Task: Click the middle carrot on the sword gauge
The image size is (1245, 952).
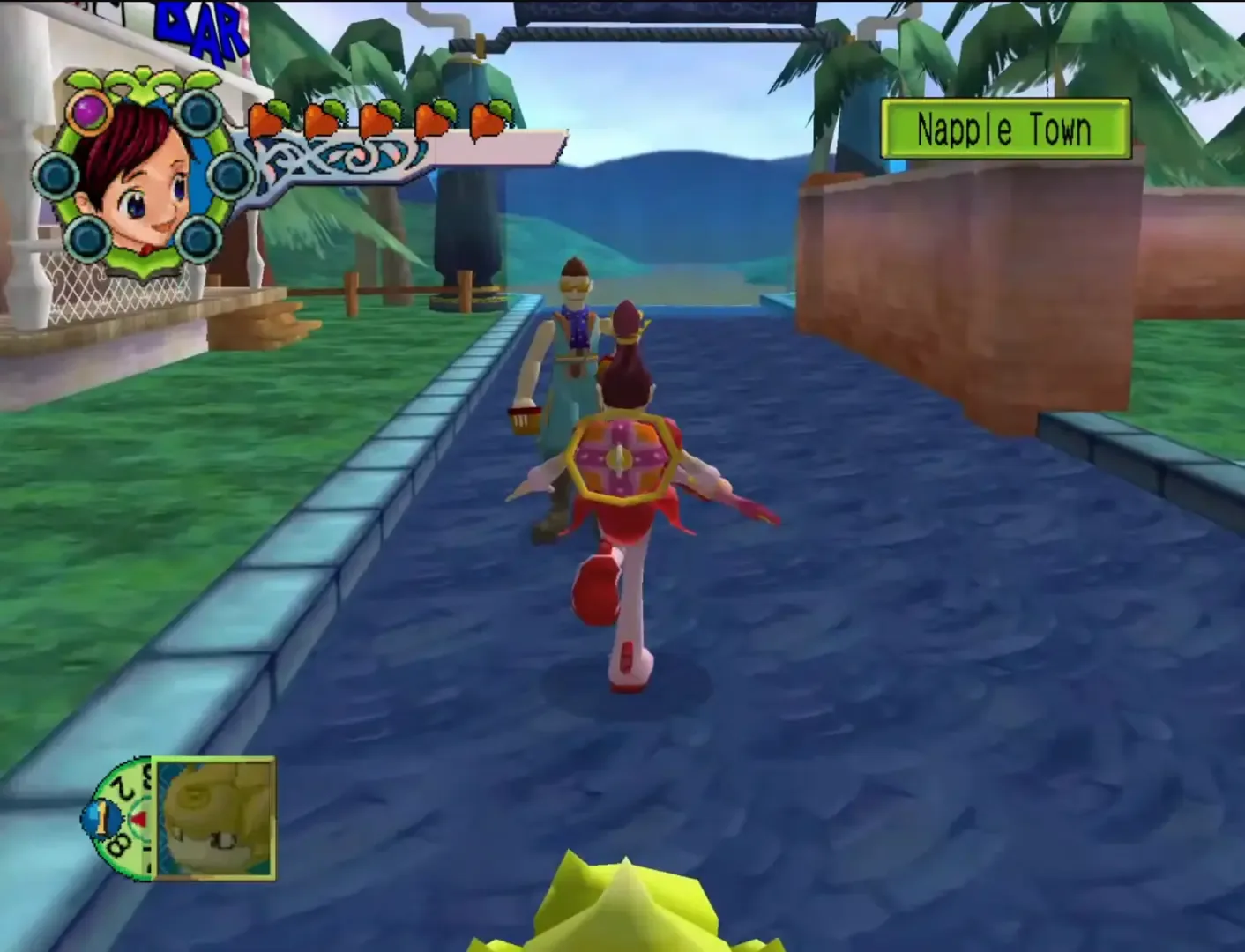Action: click(377, 119)
